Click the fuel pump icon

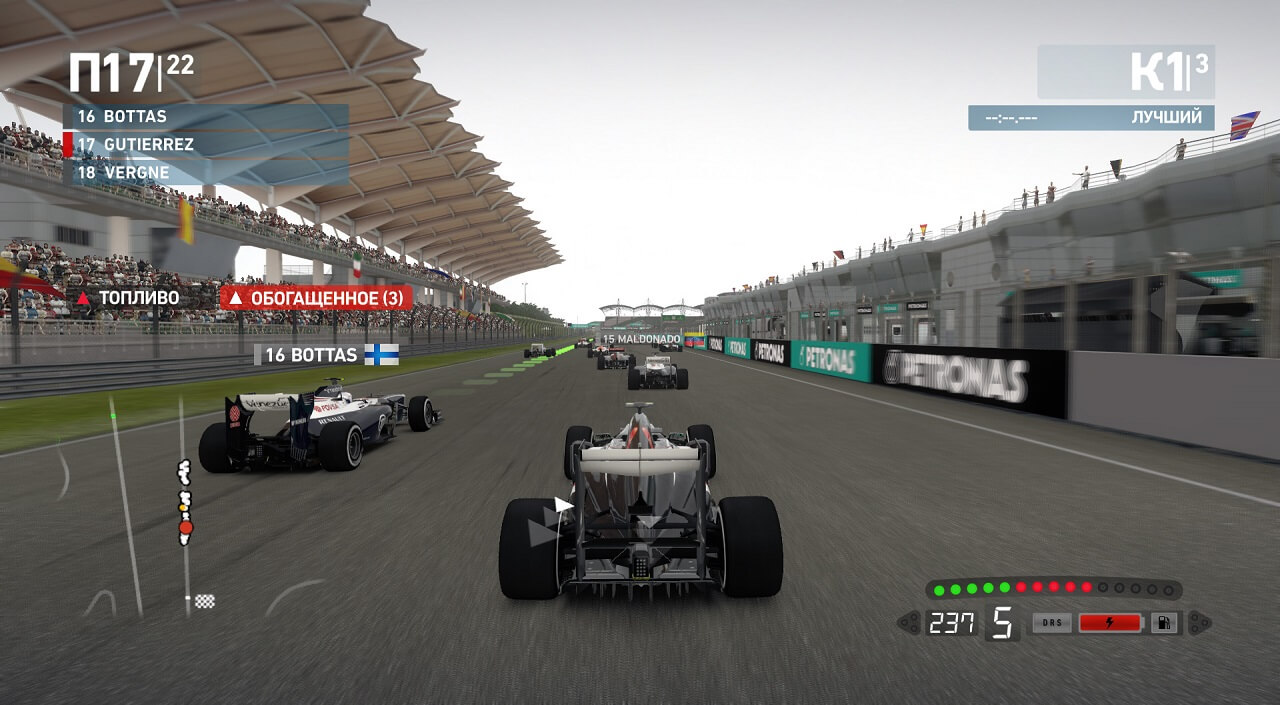(1164, 623)
